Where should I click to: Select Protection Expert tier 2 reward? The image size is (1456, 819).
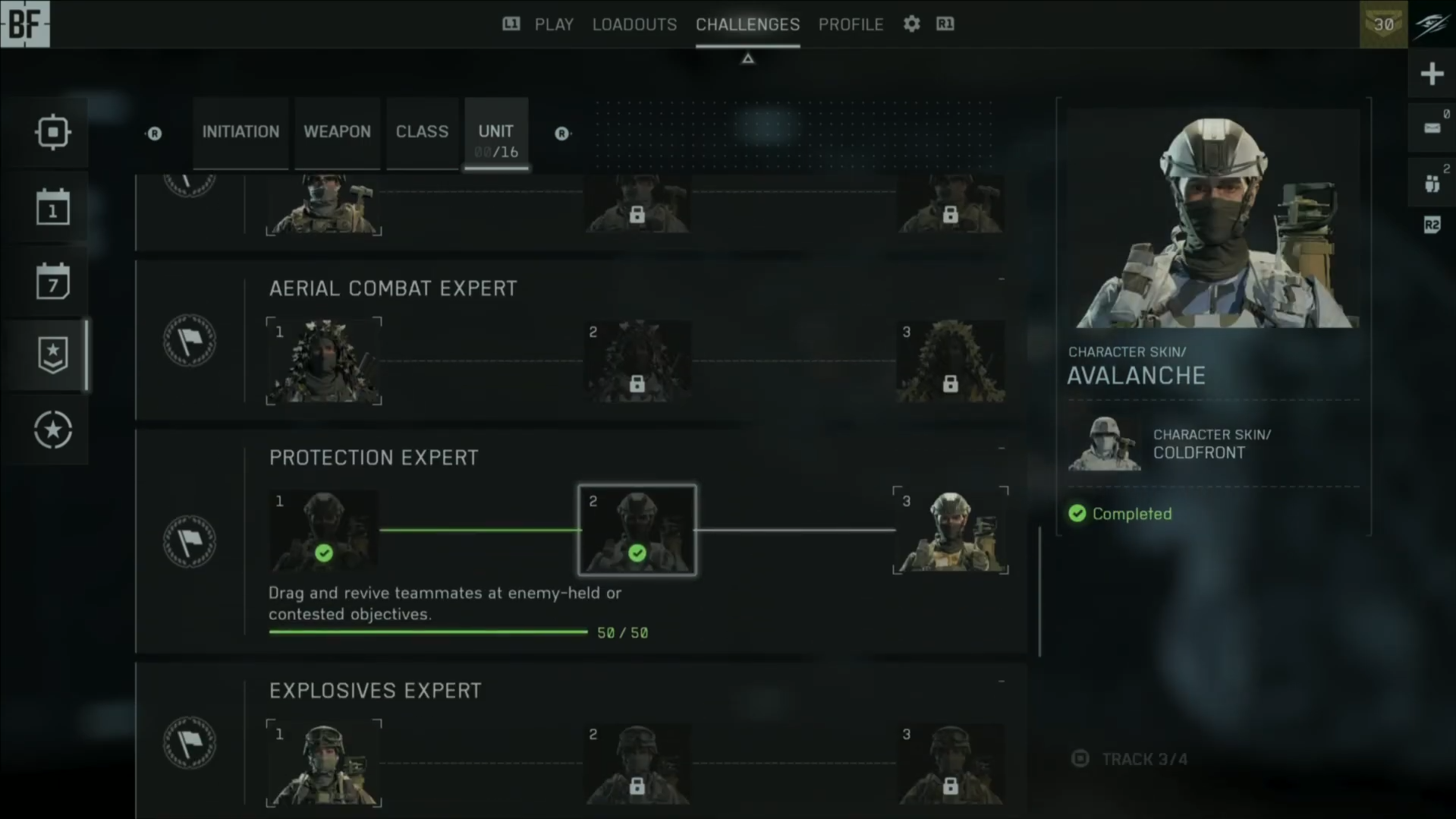point(637,530)
